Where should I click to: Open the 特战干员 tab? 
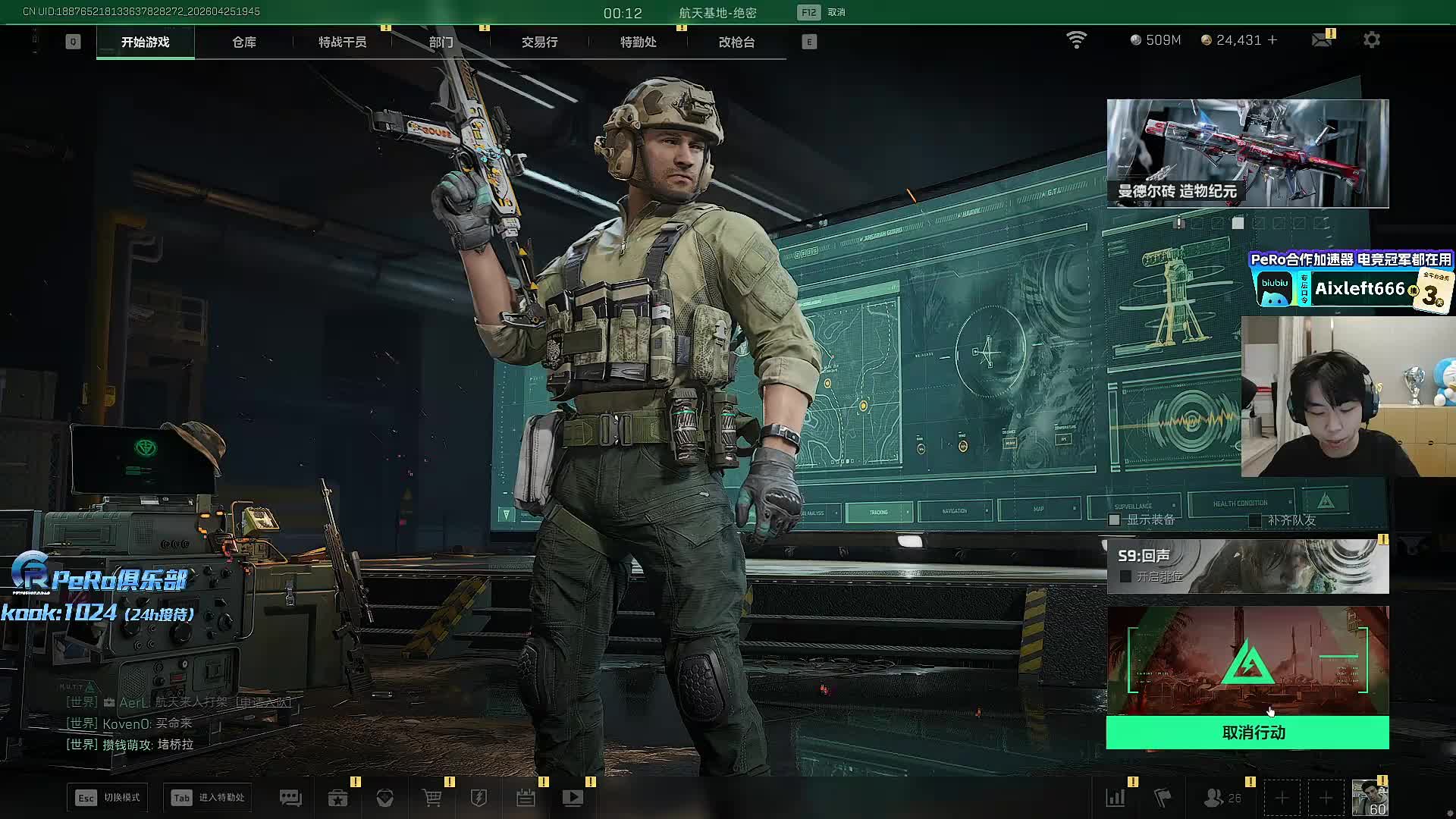pos(342,42)
